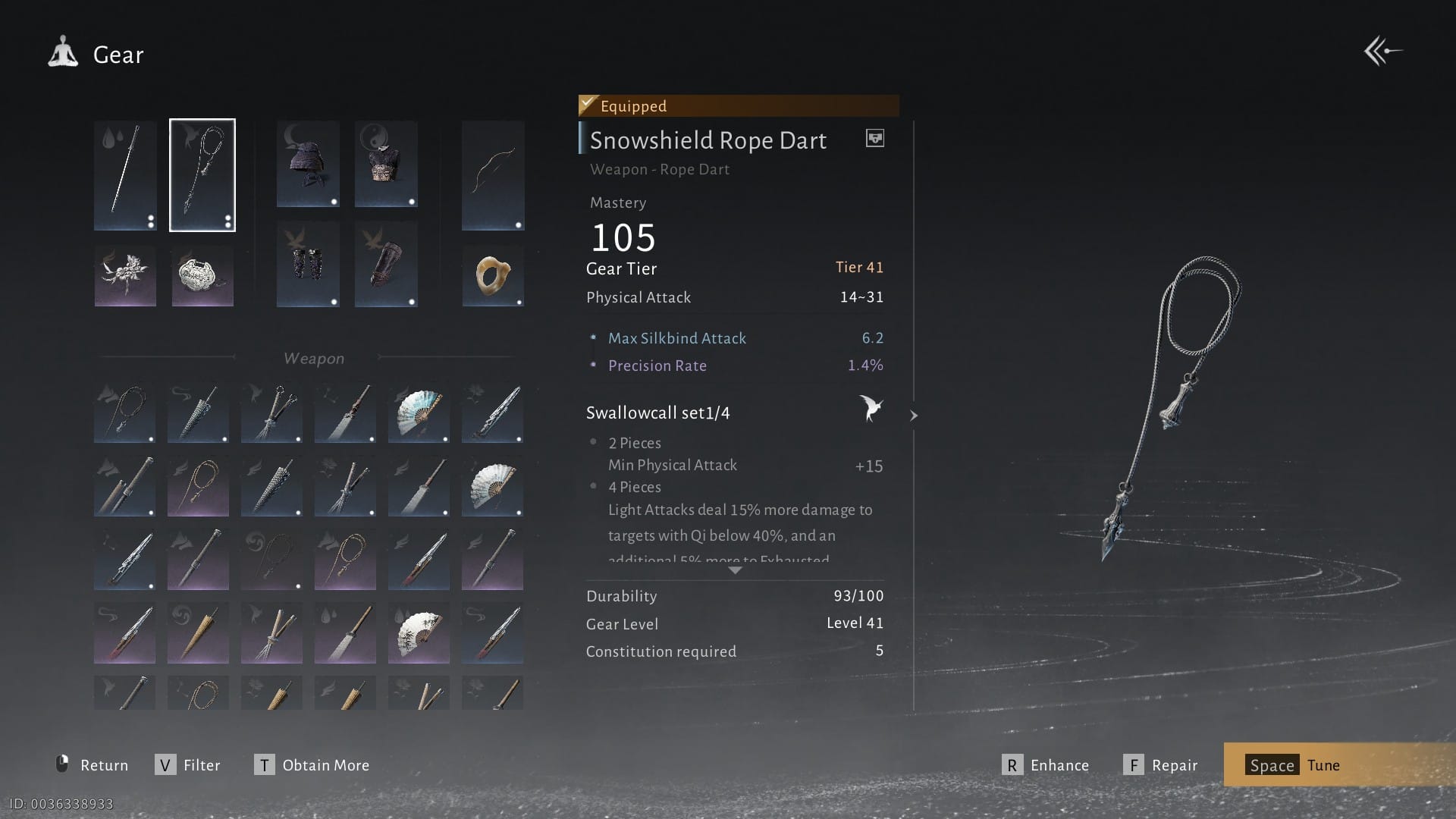This screenshot has height=819, width=1456.
Task: Expand the side arrow beside item details
Action: point(914,416)
